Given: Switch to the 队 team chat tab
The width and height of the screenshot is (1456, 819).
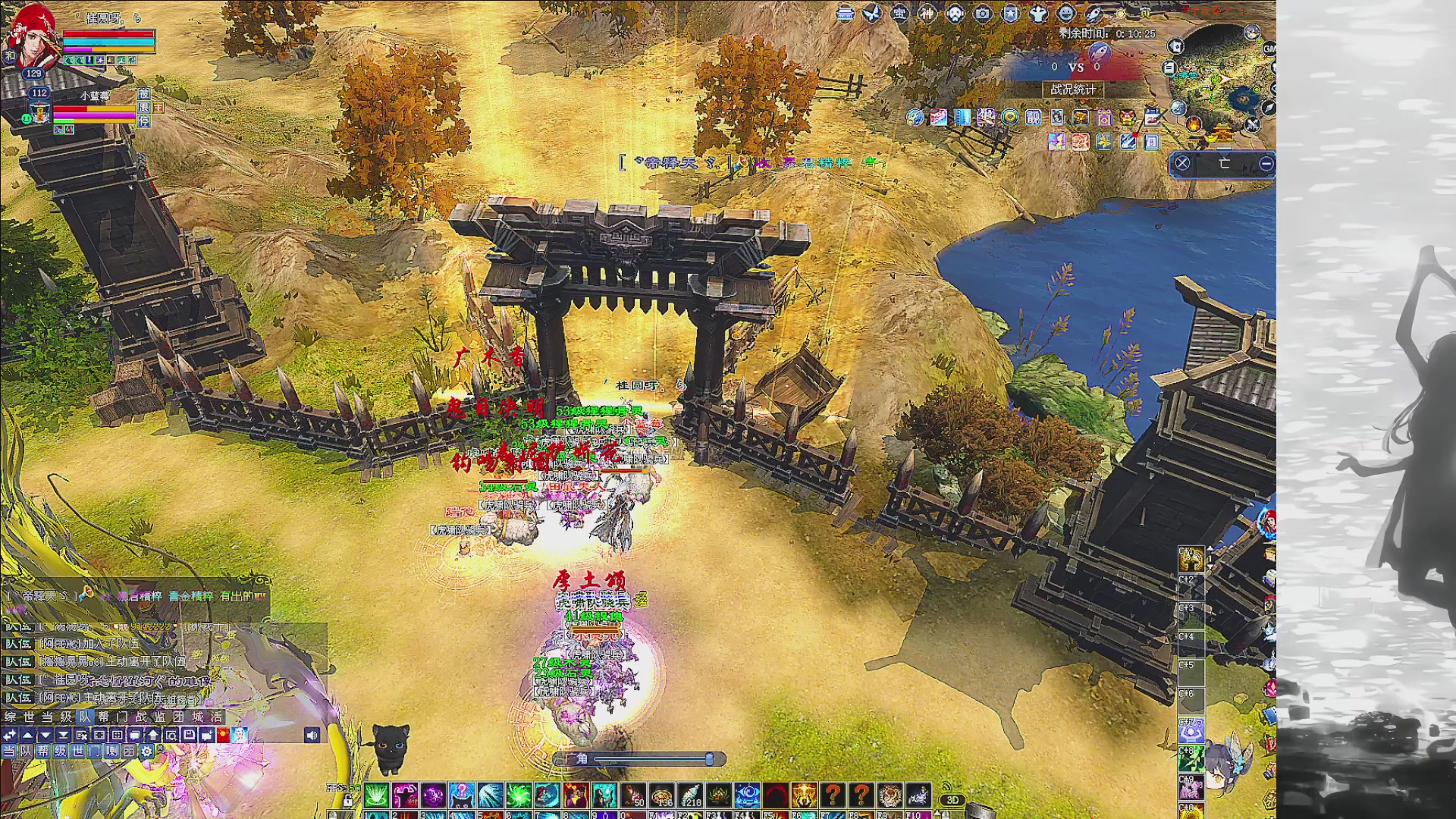Looking at the screenshot, I should click(x=84, y=717).
